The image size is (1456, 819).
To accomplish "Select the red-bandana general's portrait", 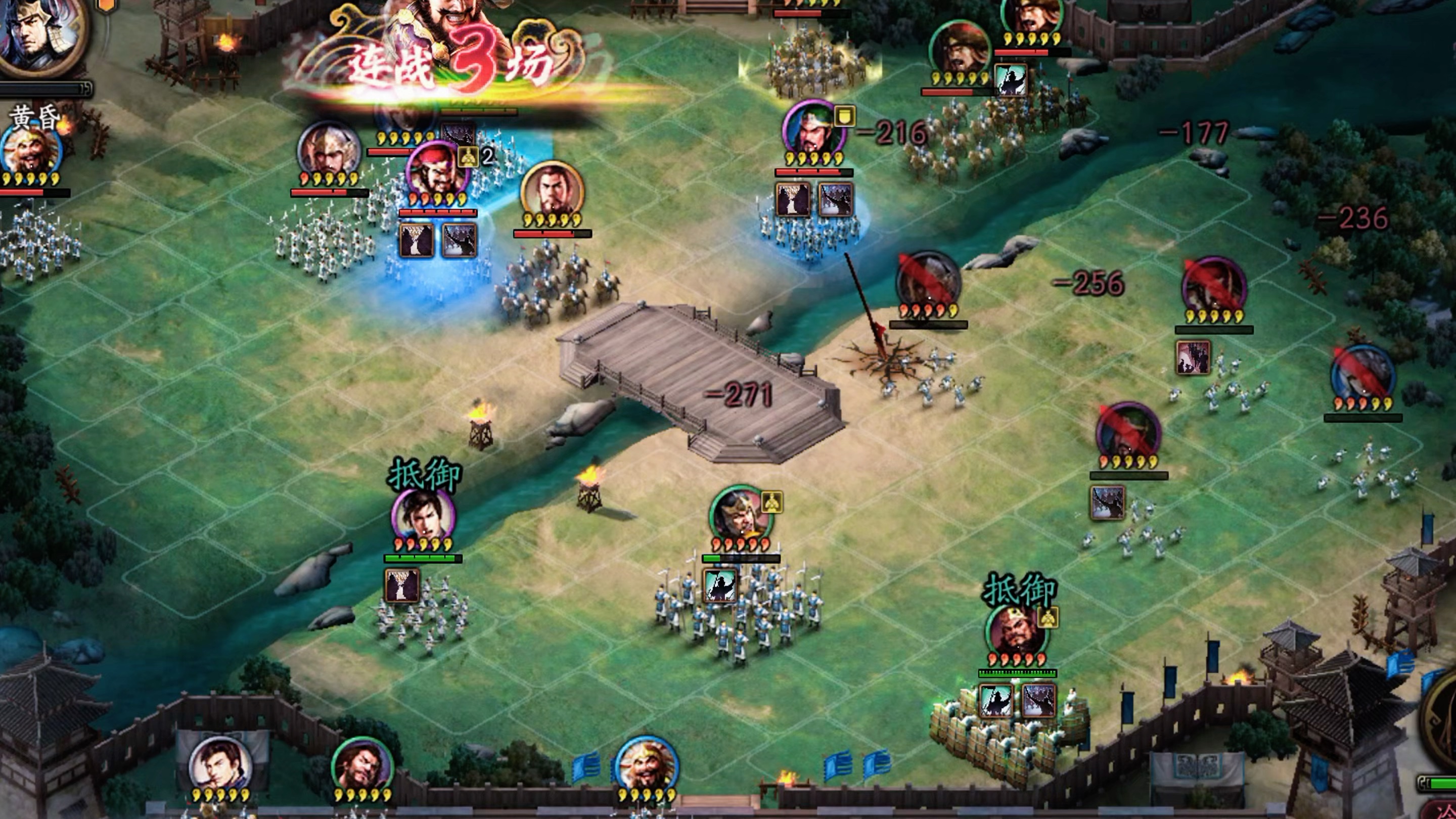I will pos(436,169).
